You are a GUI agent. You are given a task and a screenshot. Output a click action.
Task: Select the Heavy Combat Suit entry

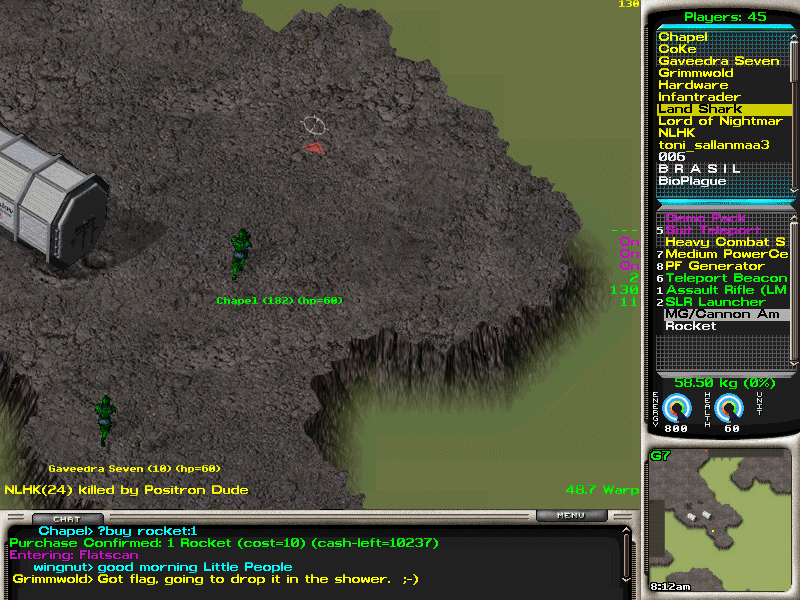click(725, 242)
